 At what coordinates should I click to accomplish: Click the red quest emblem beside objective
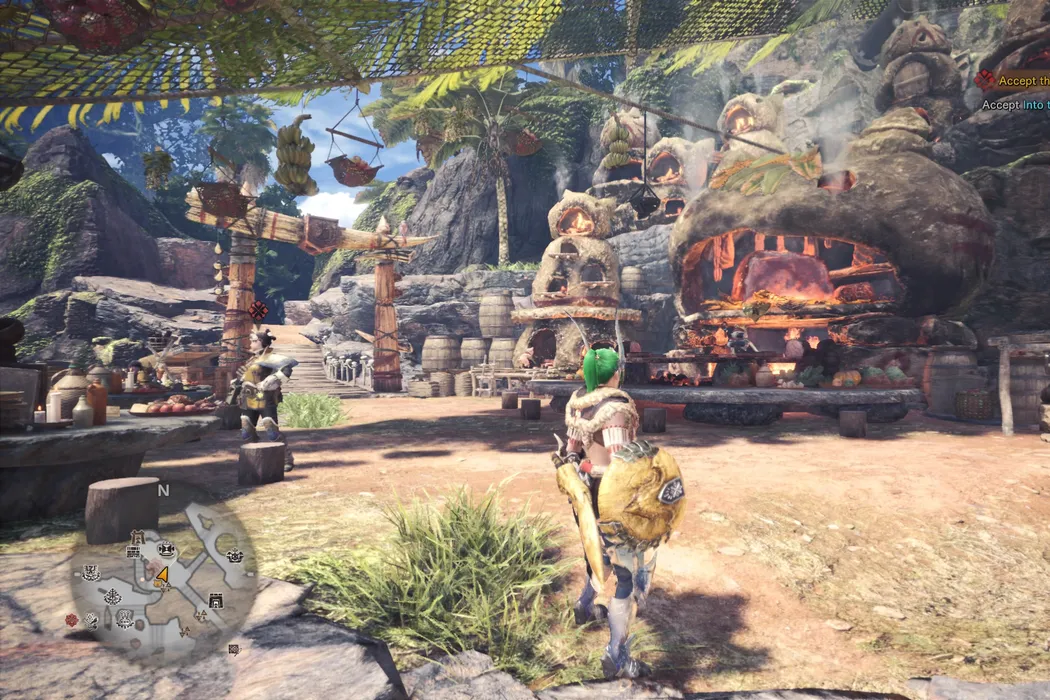pos(985,81)
